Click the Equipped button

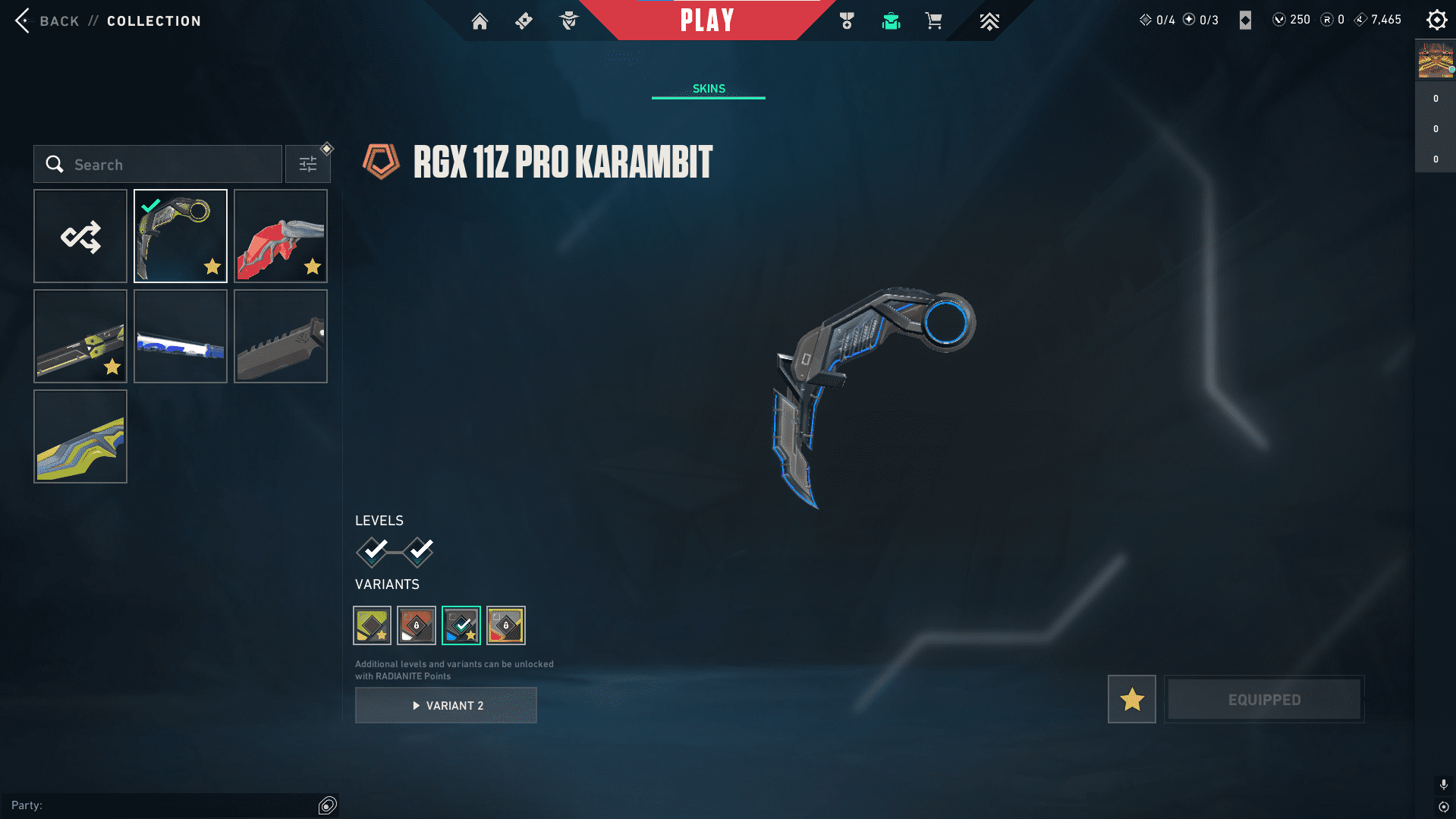point(1263,699)
